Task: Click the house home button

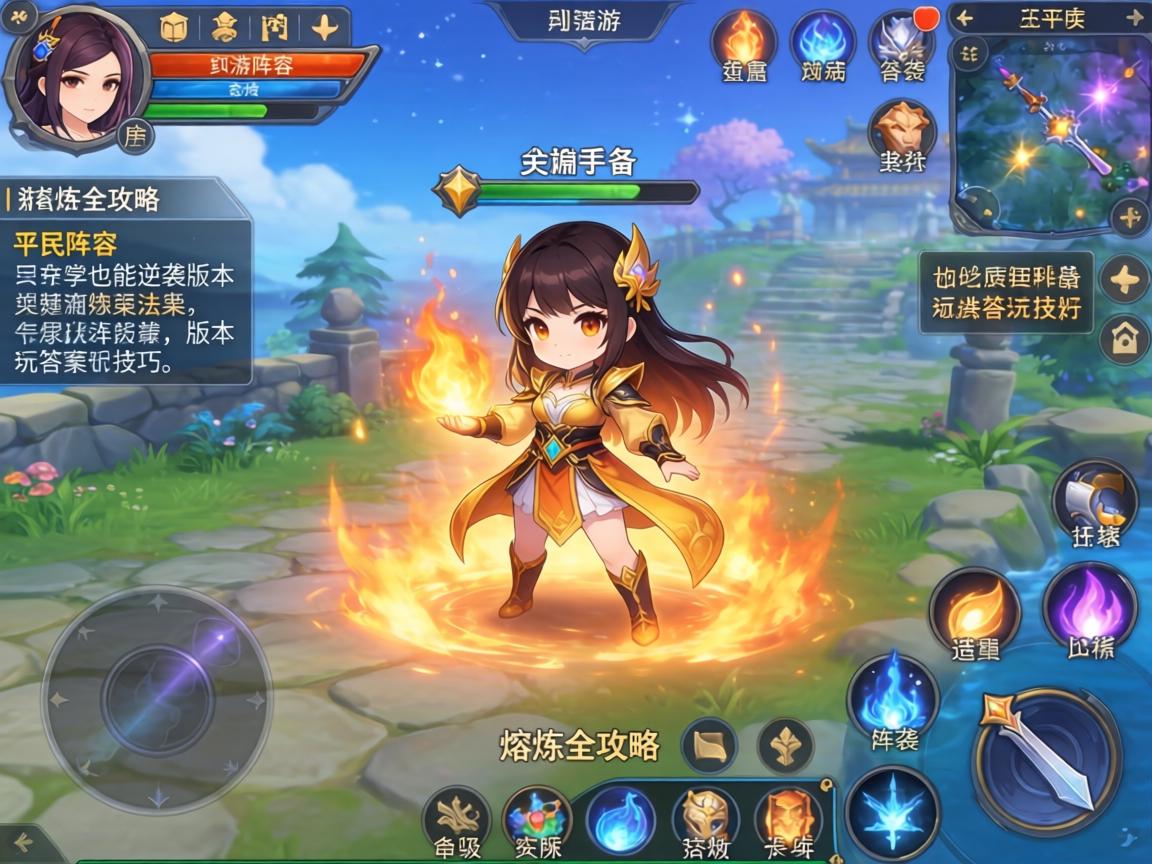Action: 1124,339
